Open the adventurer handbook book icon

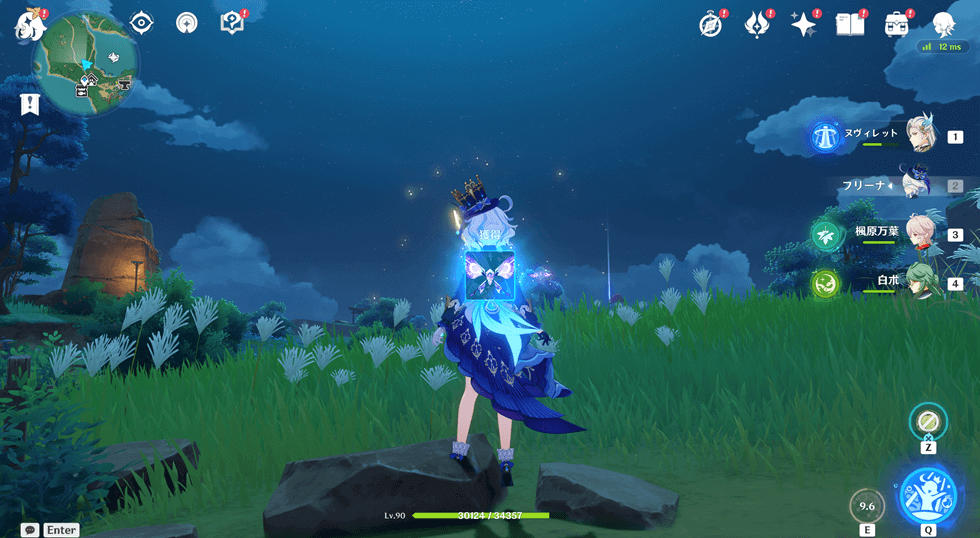pyautogui.click(x=849, y=25)
